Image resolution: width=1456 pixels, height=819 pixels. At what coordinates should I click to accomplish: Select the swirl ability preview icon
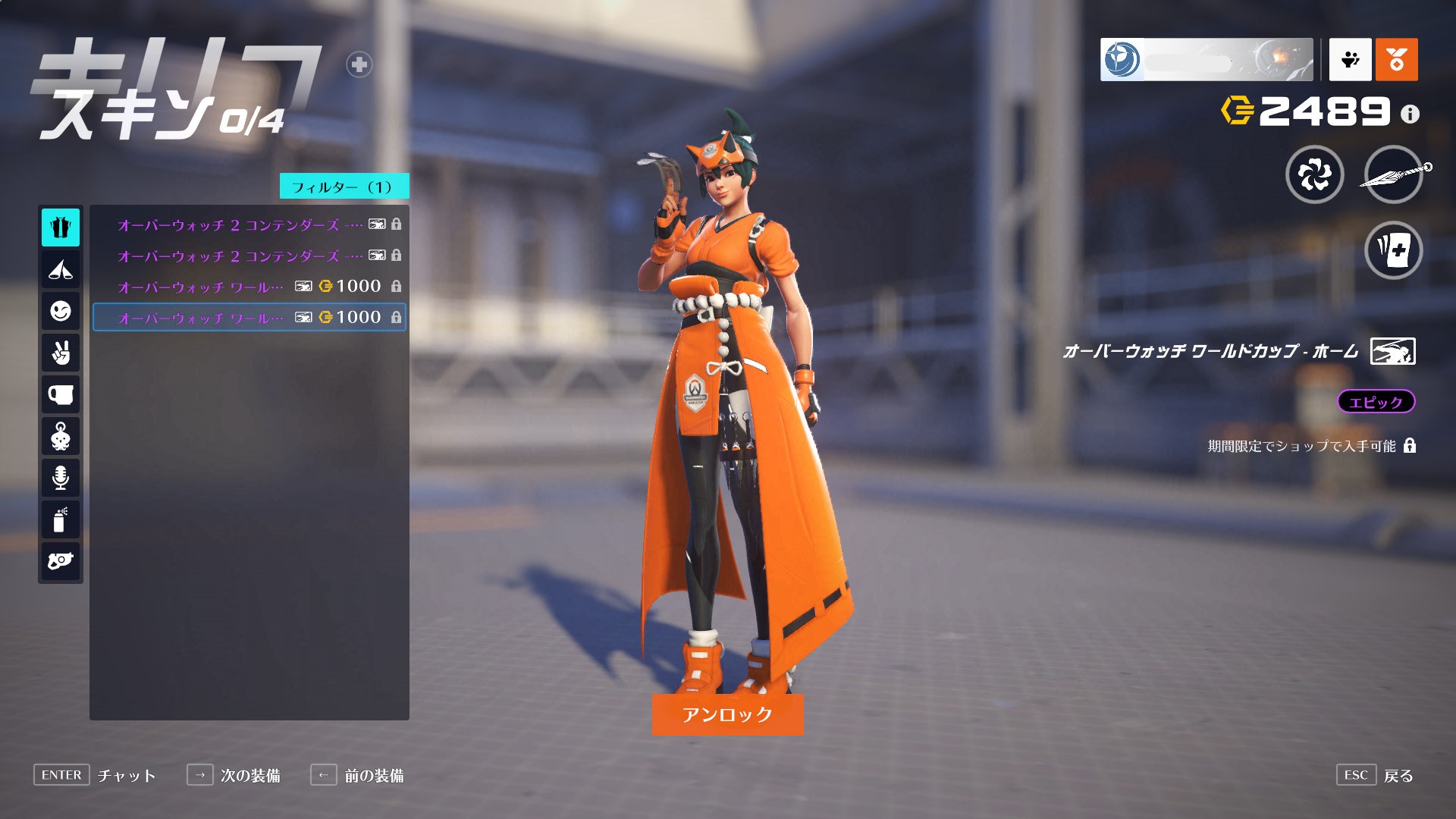click(x=1314, y=175)
